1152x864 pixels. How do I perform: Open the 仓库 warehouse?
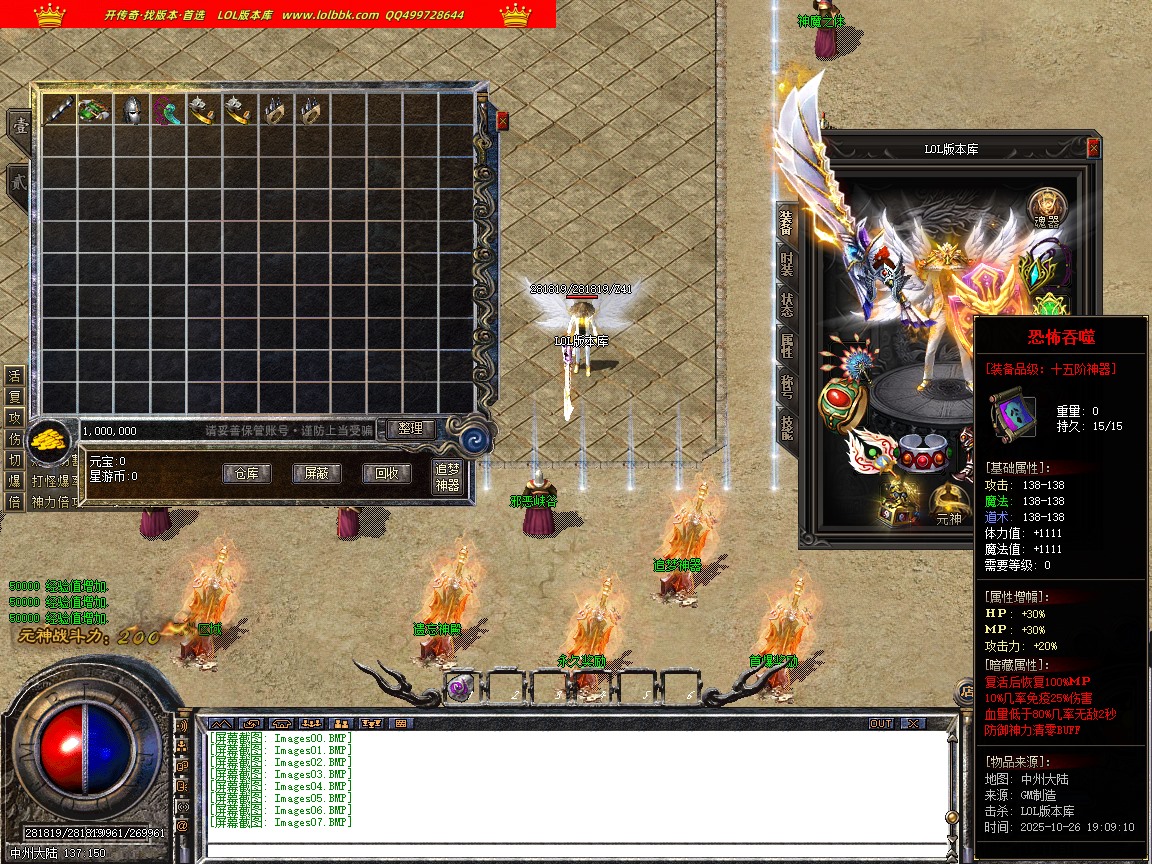tap(246, 474)
